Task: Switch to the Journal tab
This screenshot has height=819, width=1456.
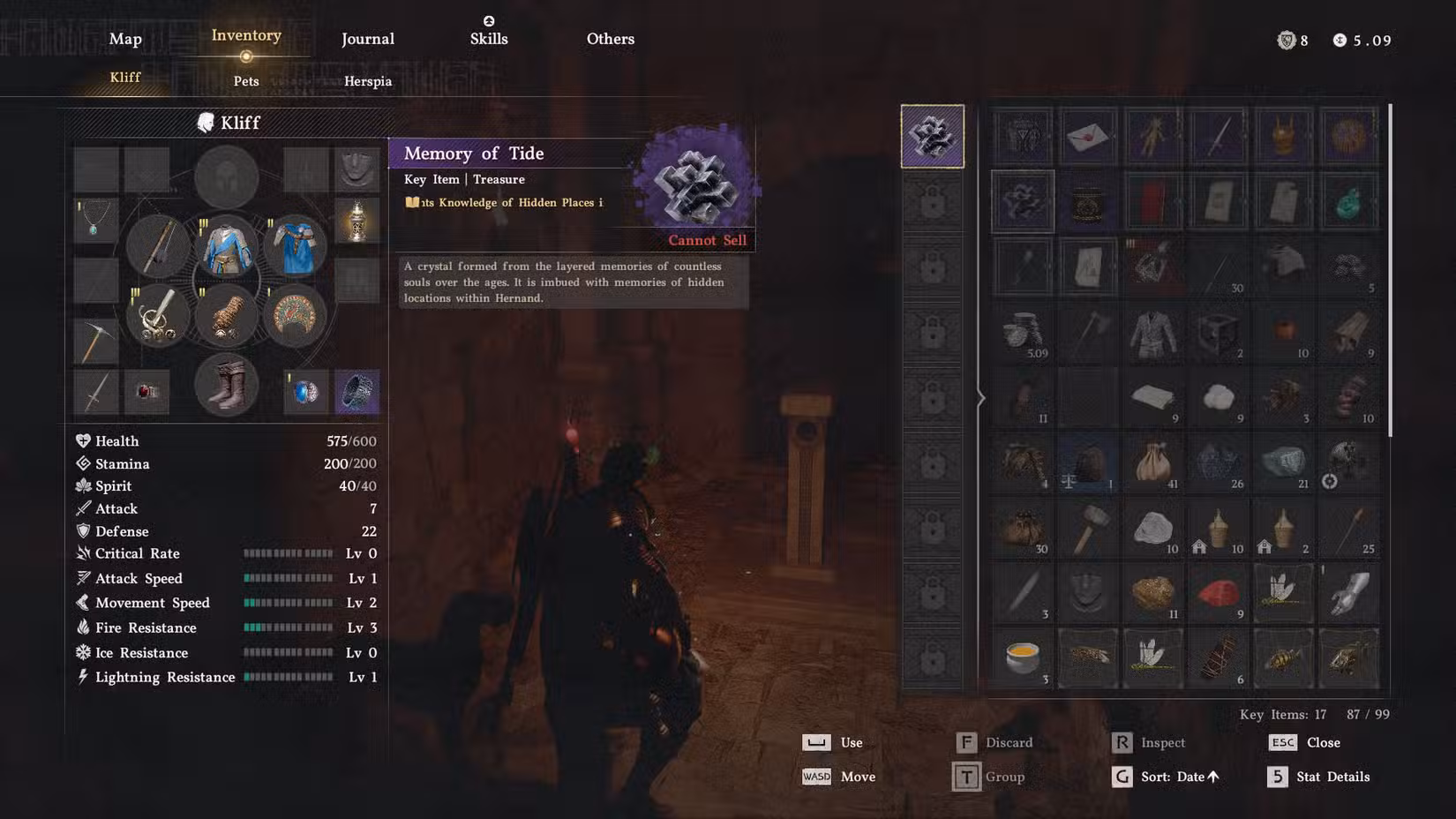Action: point(367,39)
